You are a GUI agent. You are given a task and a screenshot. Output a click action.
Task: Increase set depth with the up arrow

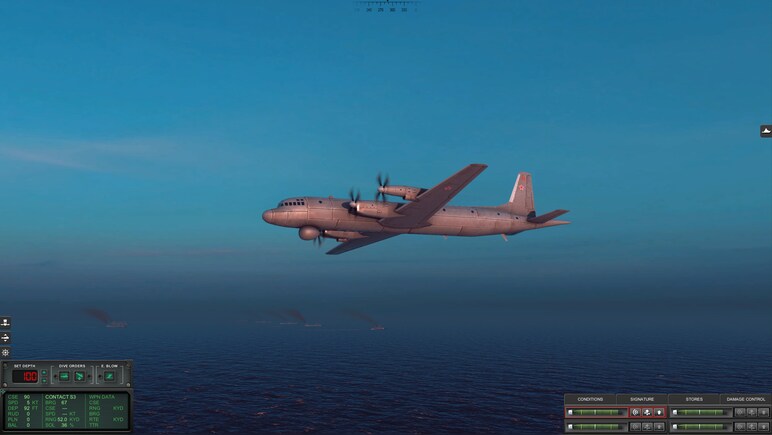tap(44, 372)
